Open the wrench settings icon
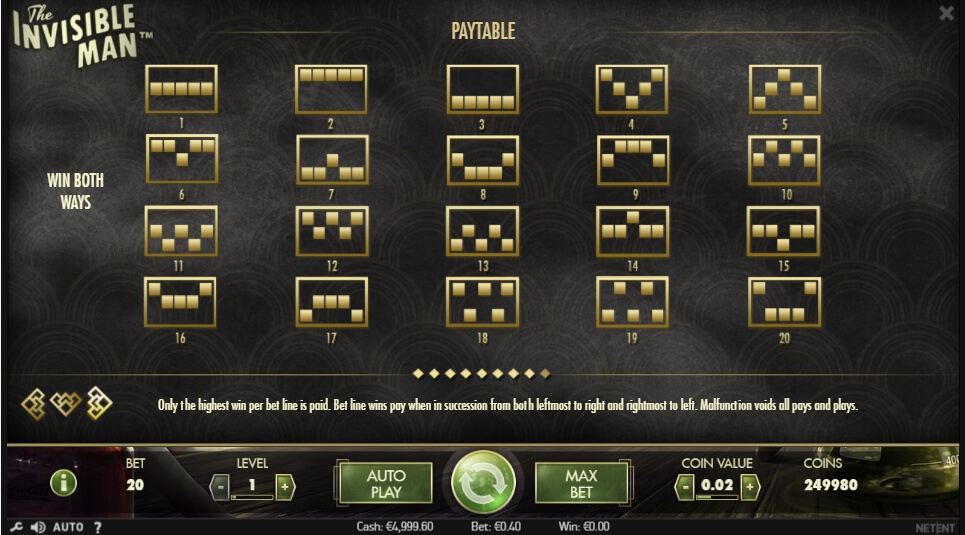 click(16, 527)
